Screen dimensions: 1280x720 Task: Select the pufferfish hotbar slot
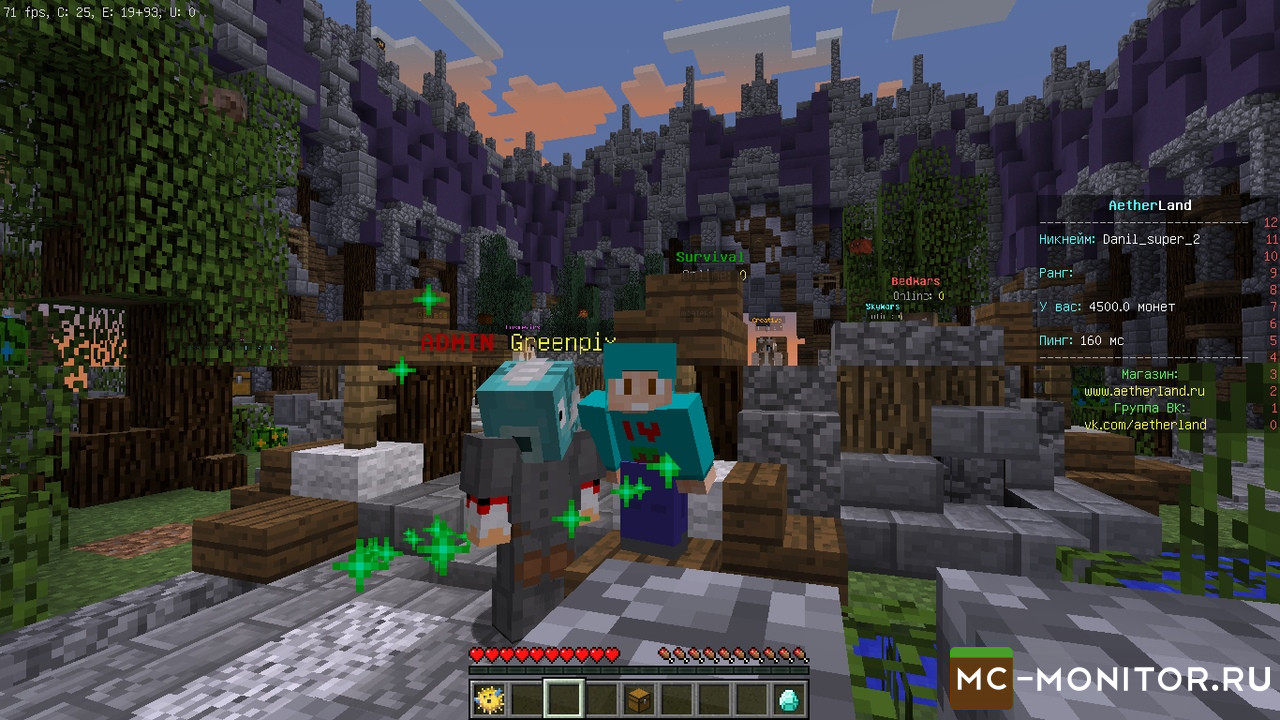[490, 698]
